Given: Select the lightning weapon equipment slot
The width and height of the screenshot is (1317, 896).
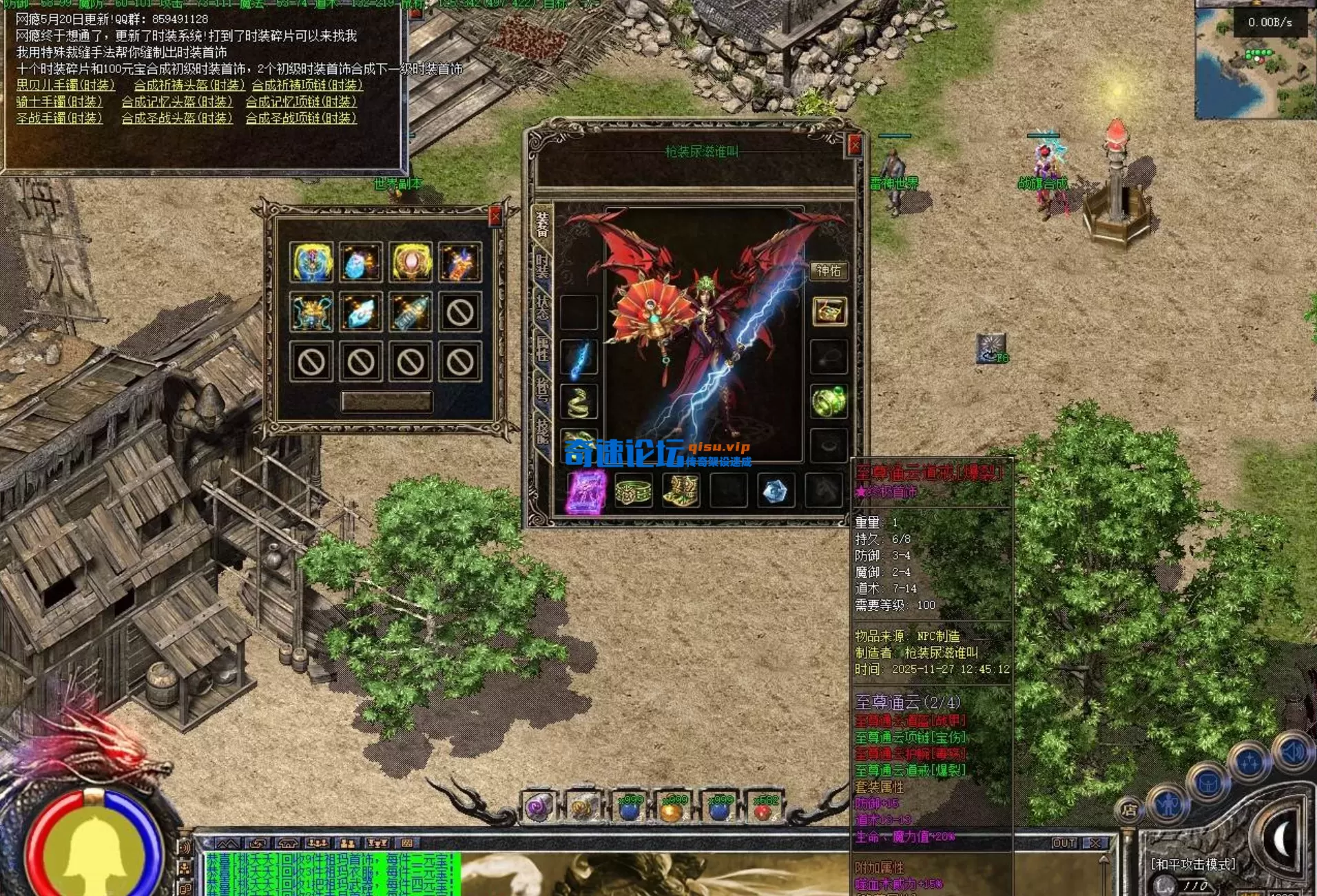Looking at the screenshot, I should [x=579, y=359].
